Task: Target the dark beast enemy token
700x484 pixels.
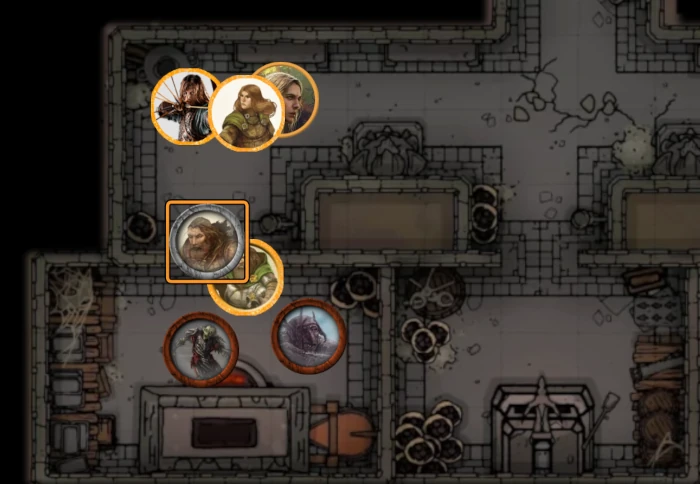Action: pos(309,335)
